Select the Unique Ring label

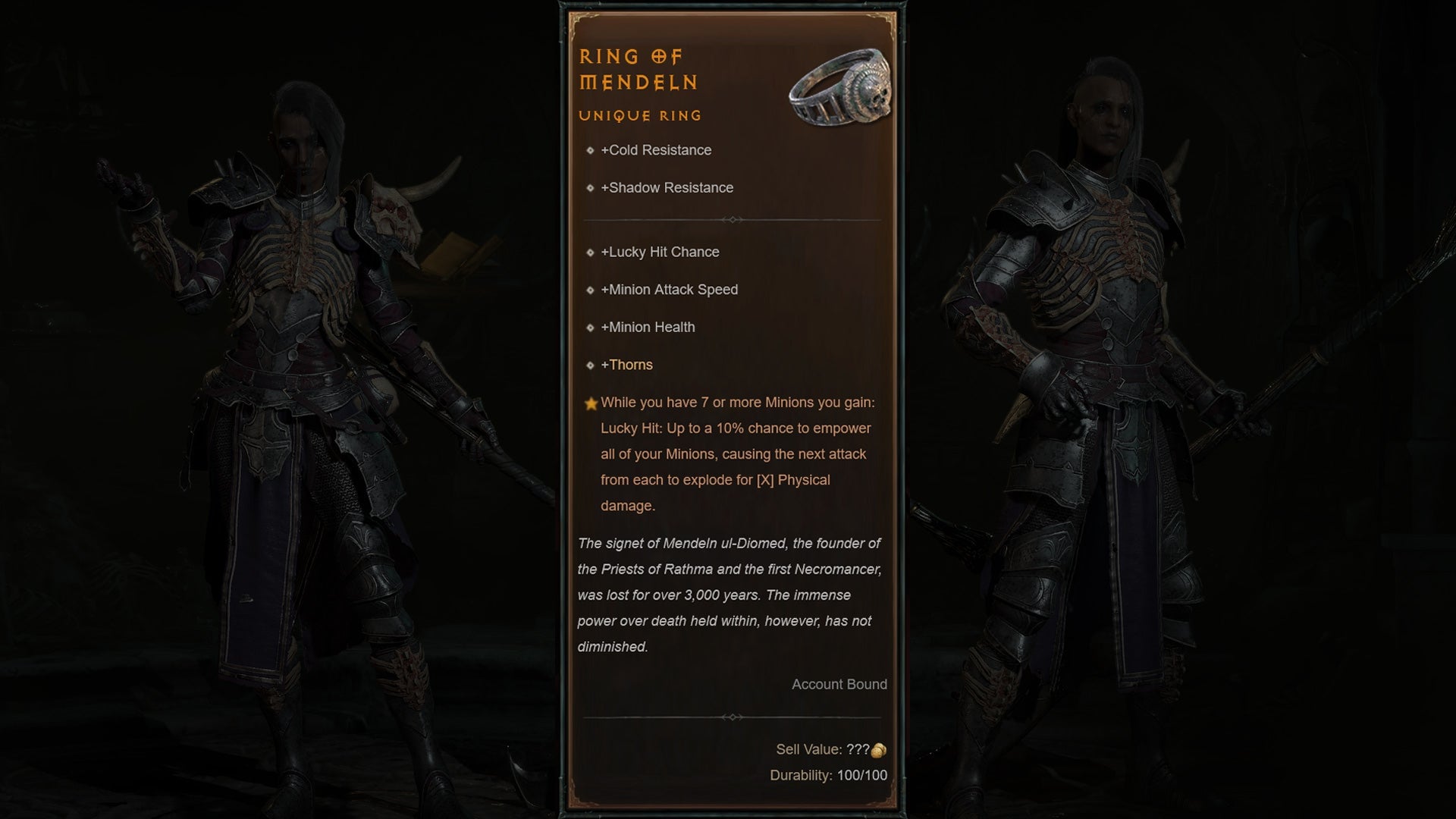click(639, 115)
